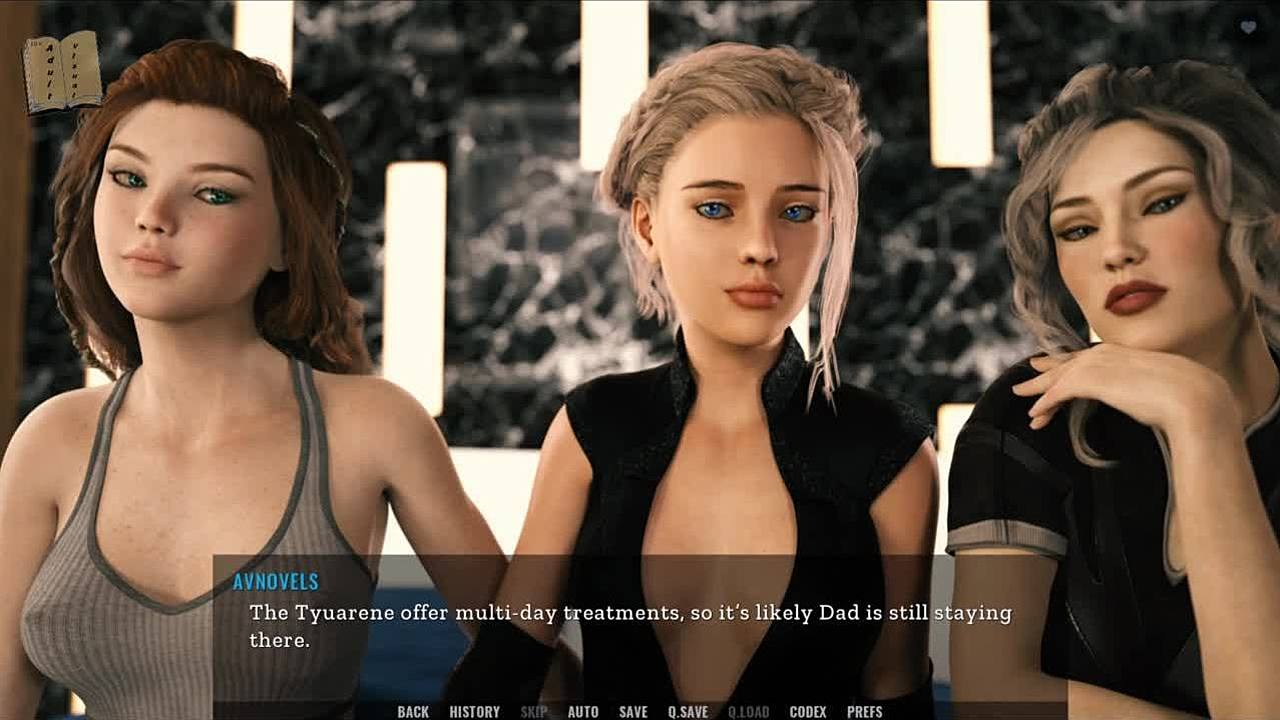The image size is (1280, 720).
Task: Open the CODEX
Action: pyautogui.click(x=808, y=712)
